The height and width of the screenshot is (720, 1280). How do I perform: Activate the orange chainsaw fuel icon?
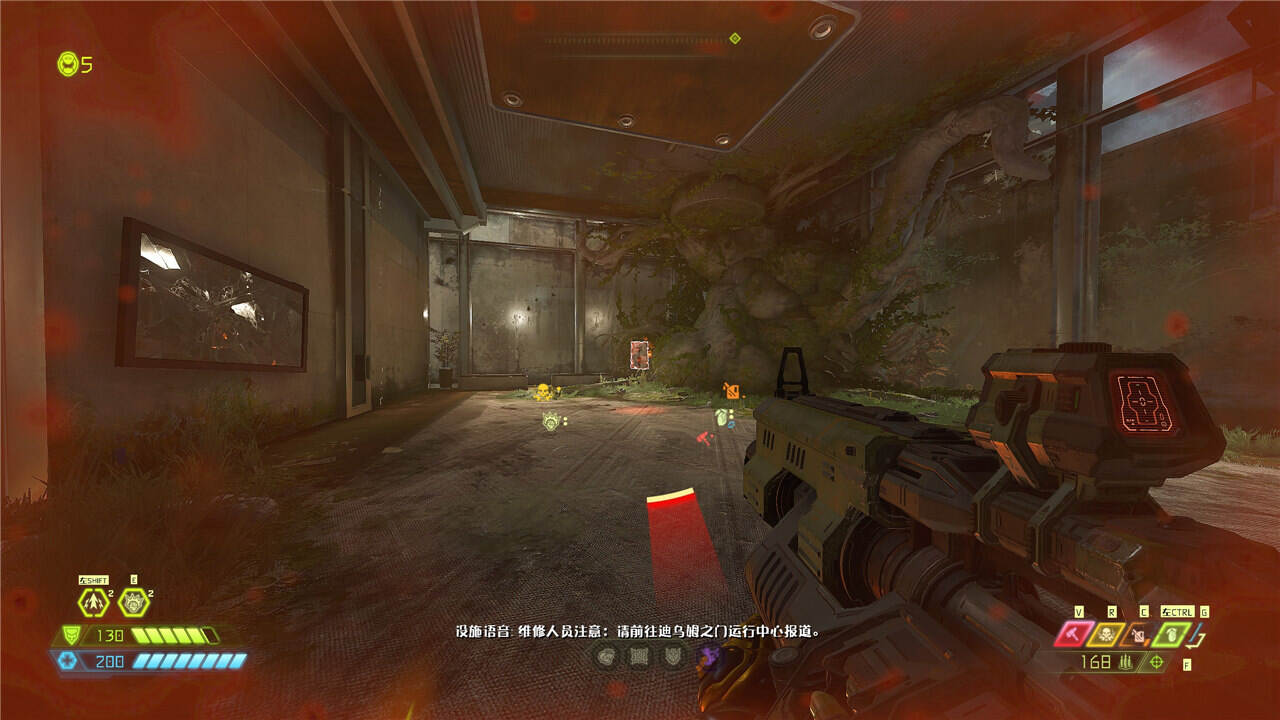click(1139, 634)
